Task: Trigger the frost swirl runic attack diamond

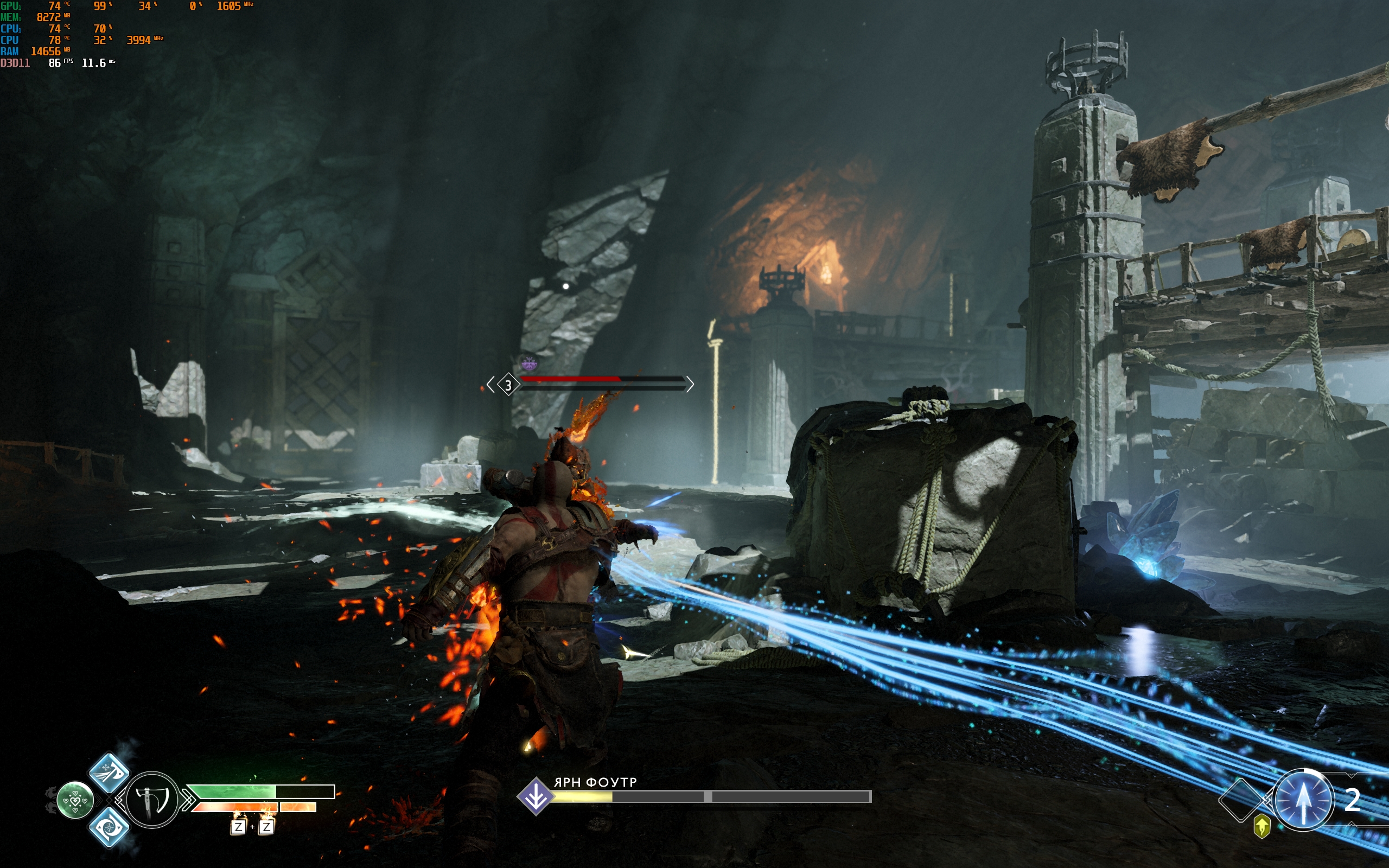Action: tap(109, 827)
